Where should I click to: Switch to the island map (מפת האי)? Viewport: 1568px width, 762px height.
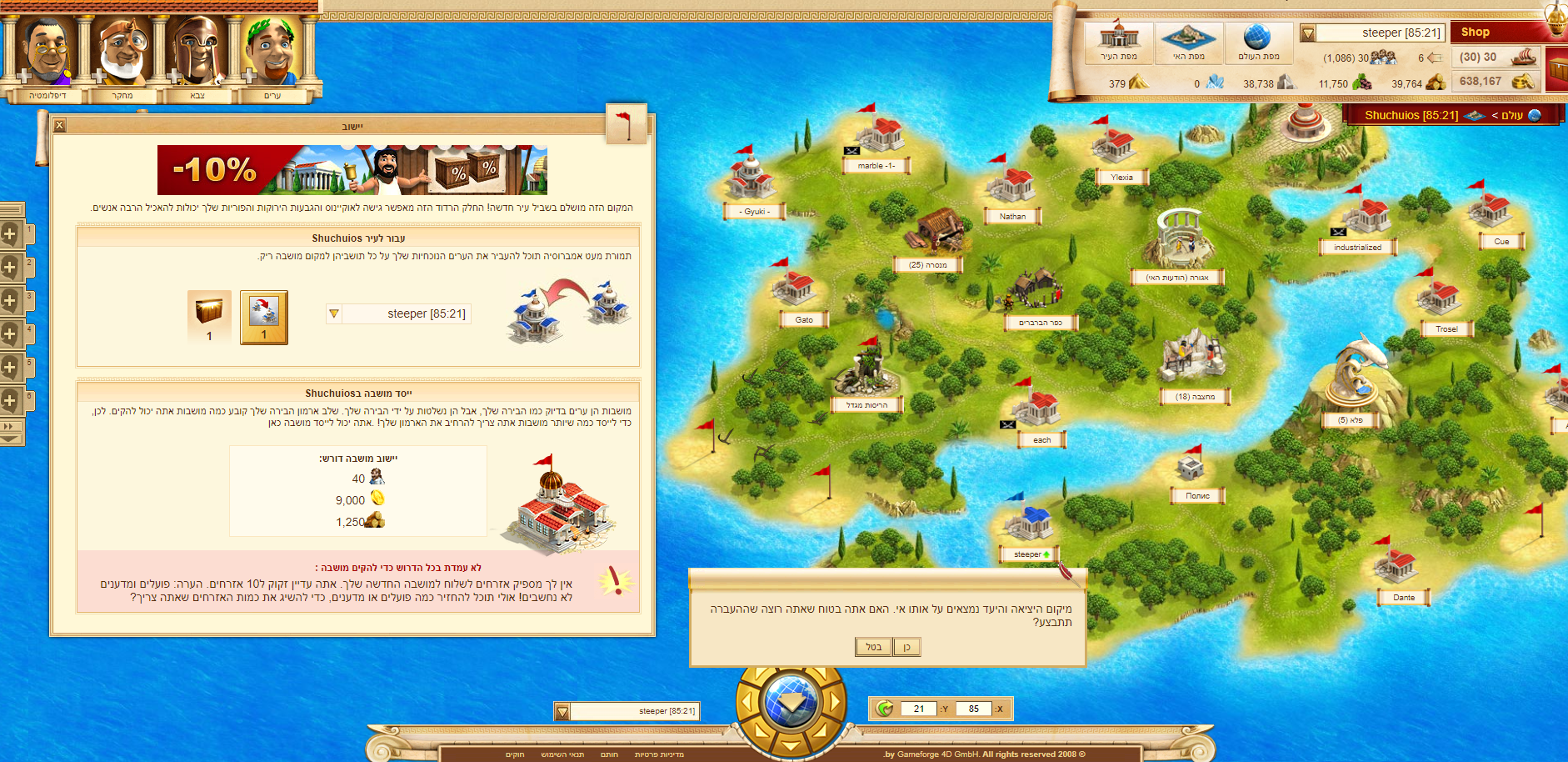point(1189,43)
